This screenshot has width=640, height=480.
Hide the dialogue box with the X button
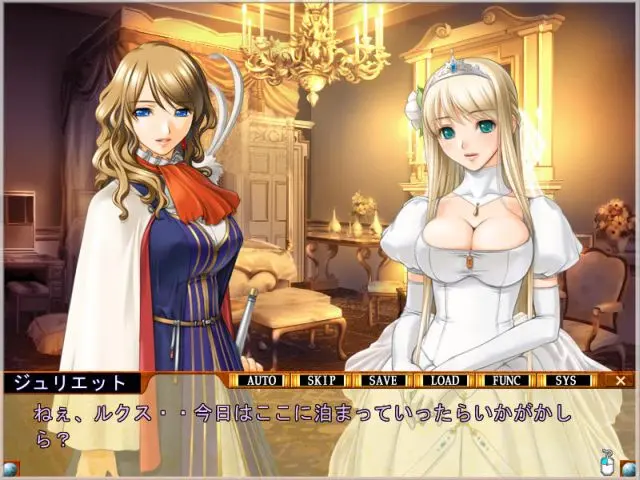(x=620, y=381)
